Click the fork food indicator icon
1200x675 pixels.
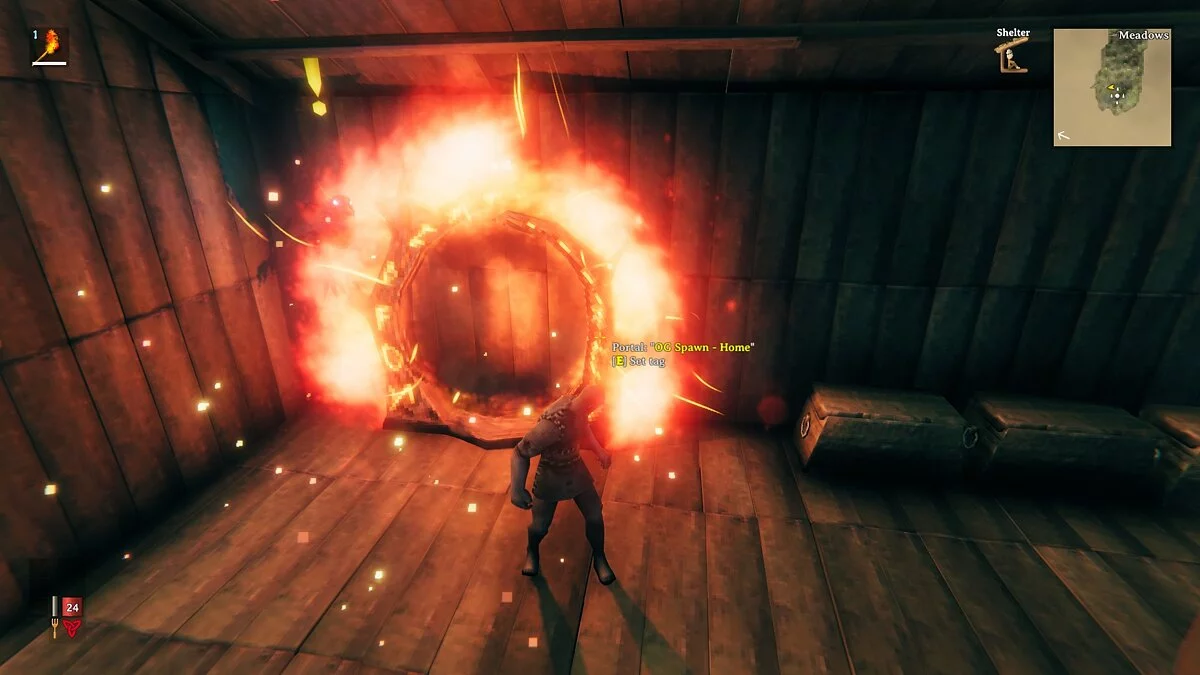click(54, 616)
